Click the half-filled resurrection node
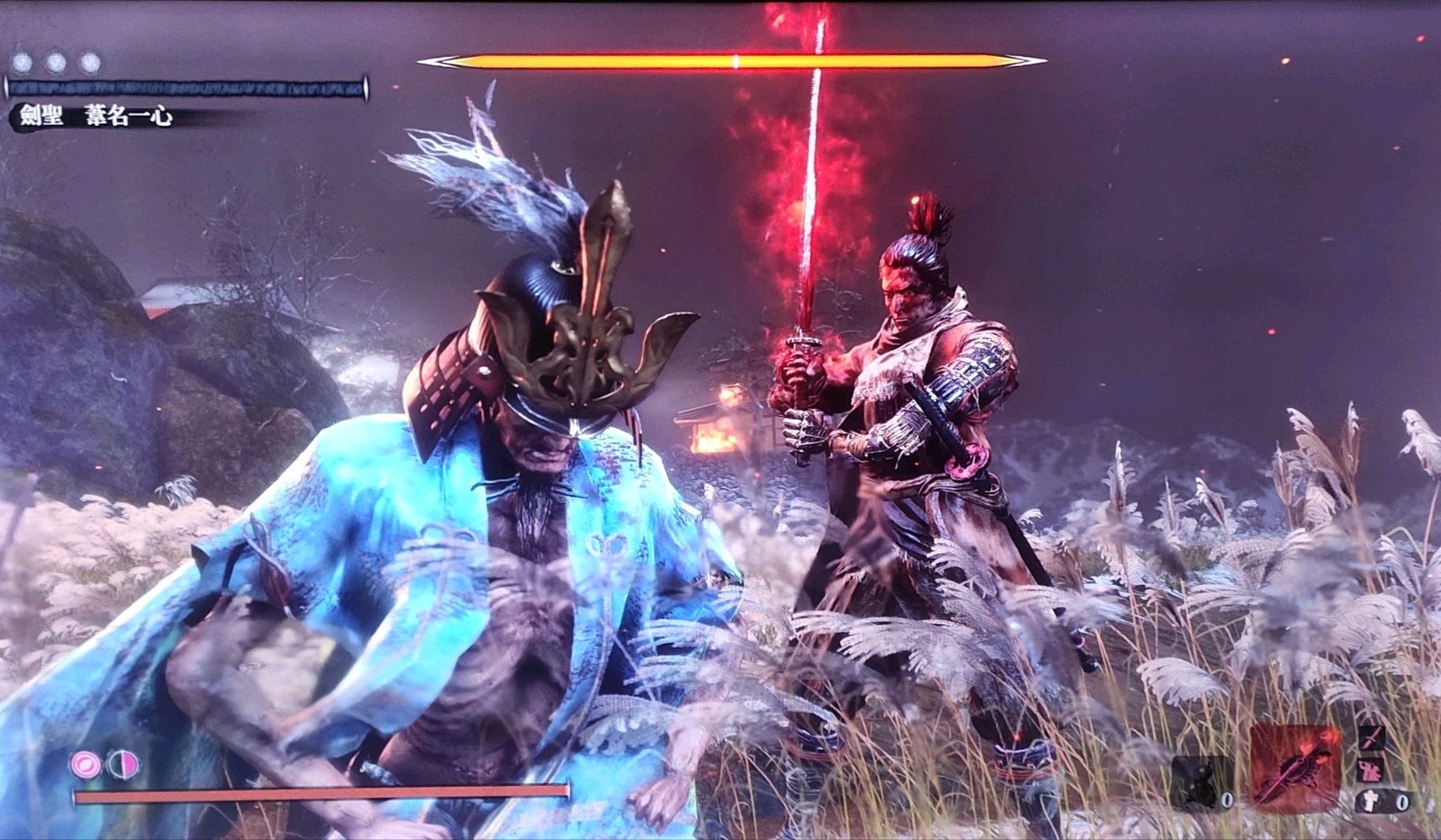Viewport: 1441px width, 840px height. click(x=122, y=764)
